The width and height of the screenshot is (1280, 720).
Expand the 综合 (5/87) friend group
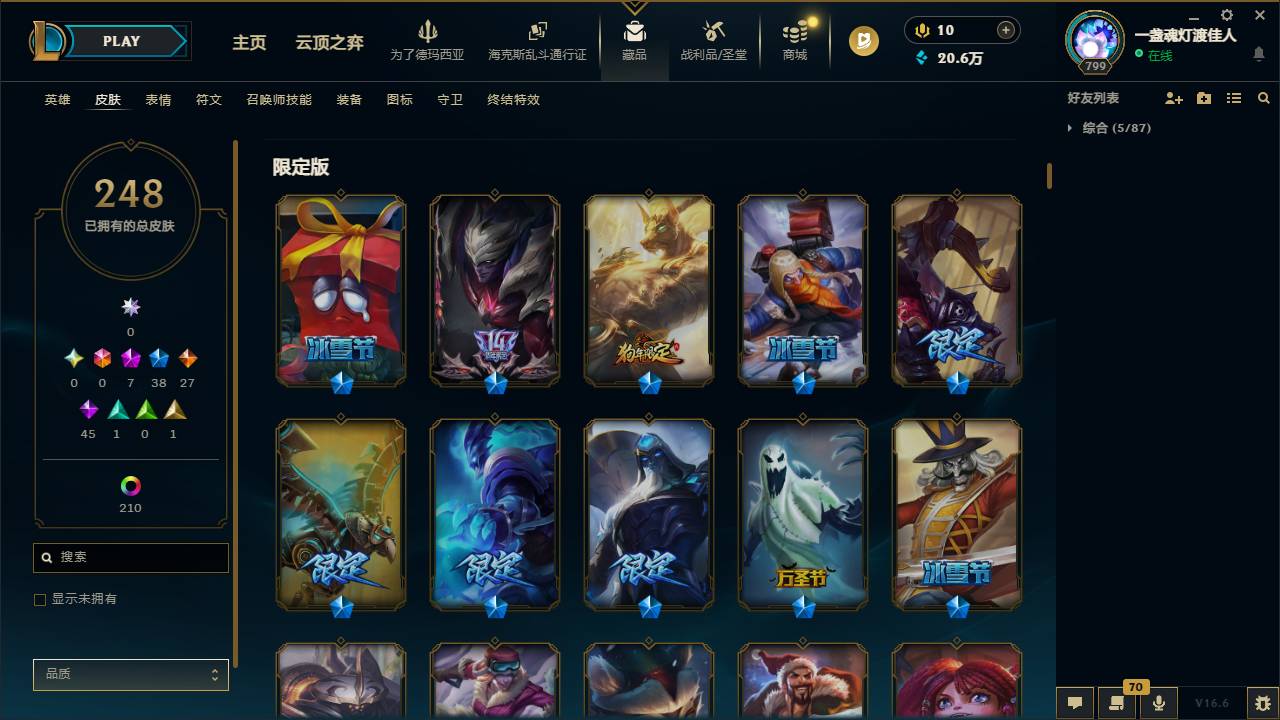tap(1069, 128)
